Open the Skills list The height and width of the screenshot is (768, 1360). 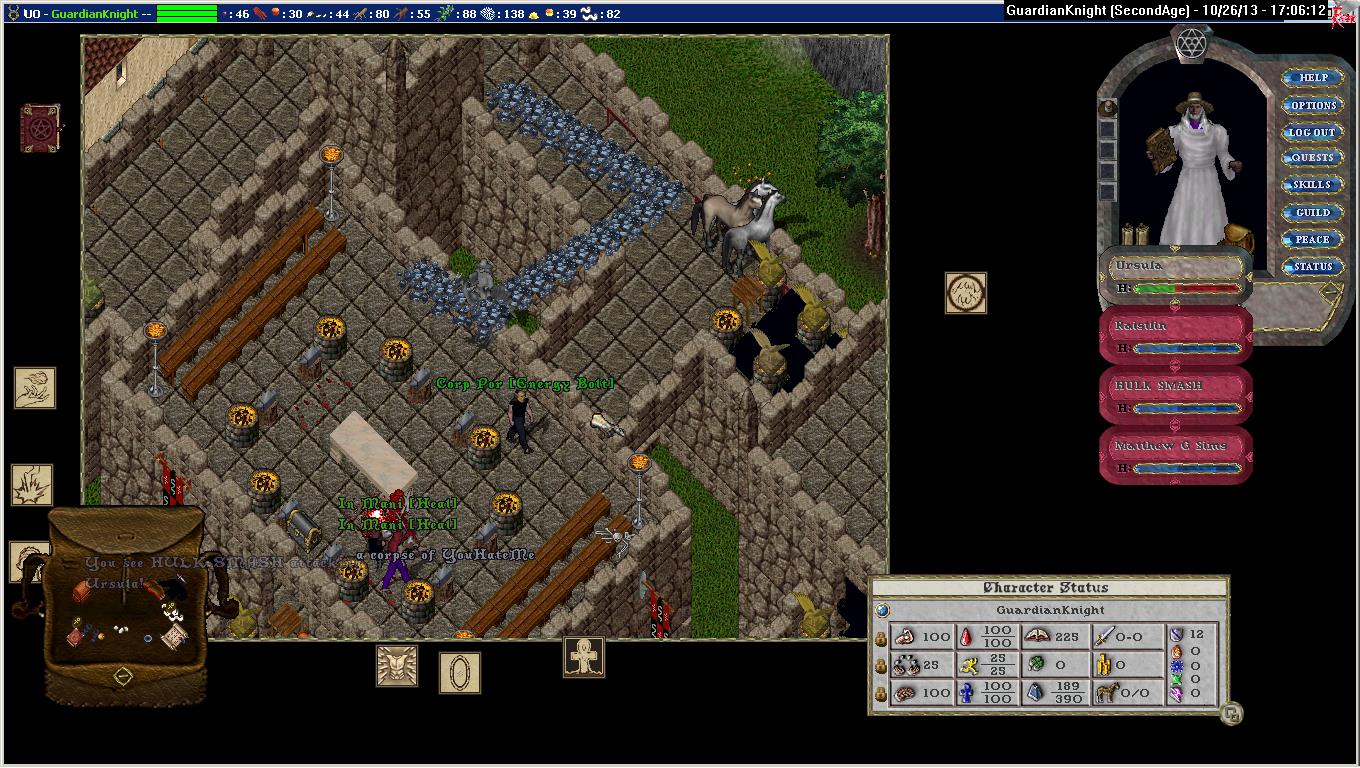(x=1312, y=185)
